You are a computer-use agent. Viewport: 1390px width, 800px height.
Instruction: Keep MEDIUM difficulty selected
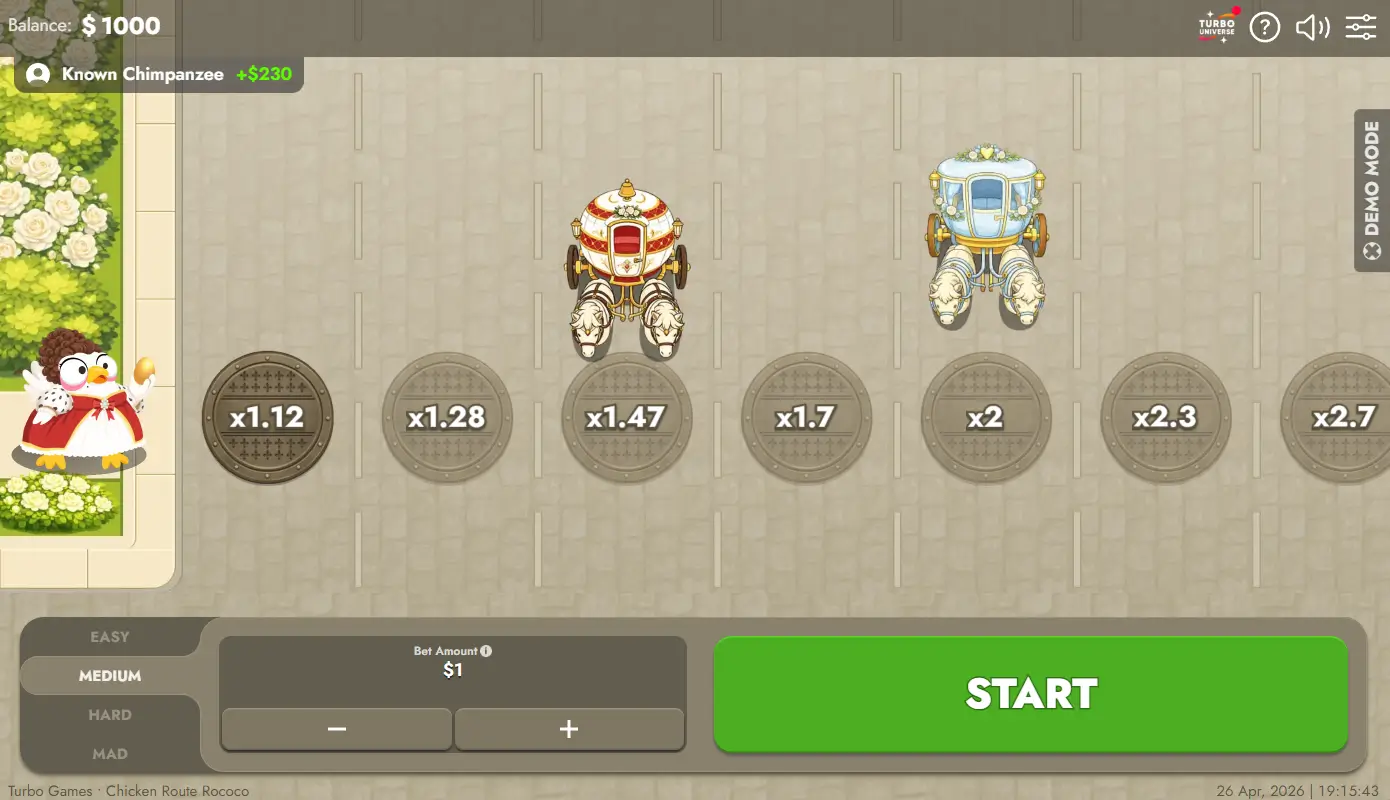[x=110, y=675]
